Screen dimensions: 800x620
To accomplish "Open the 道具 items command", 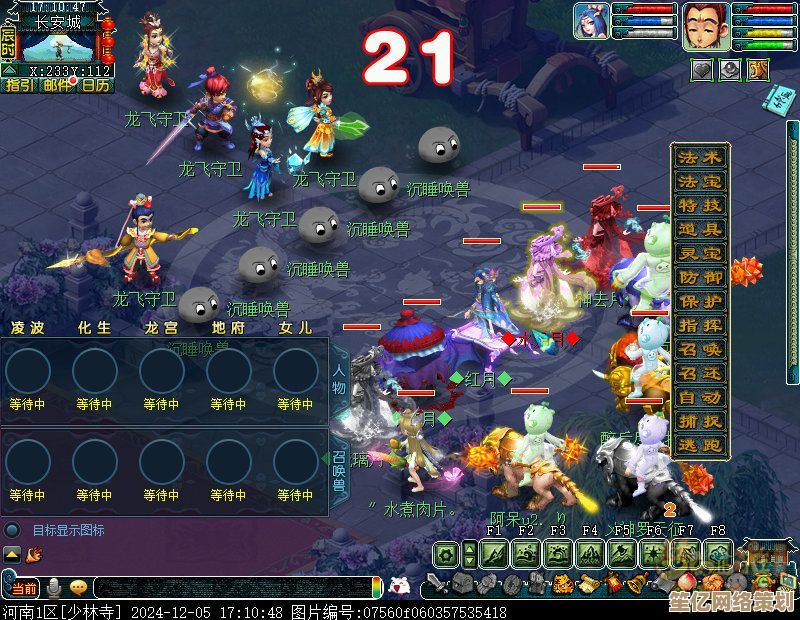I will coord(699,229).
